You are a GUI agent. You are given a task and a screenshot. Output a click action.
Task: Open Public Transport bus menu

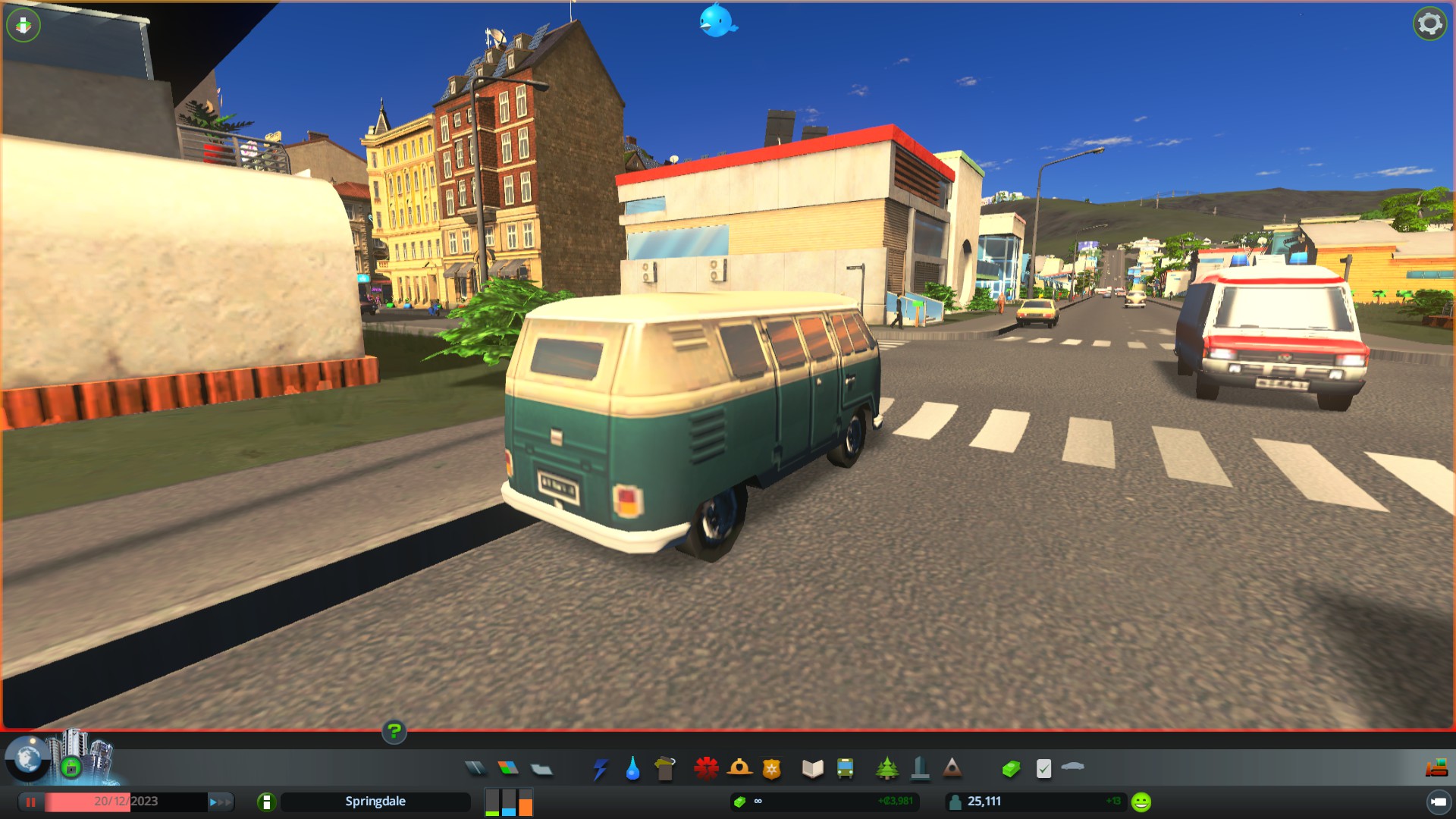click(845, 769)
